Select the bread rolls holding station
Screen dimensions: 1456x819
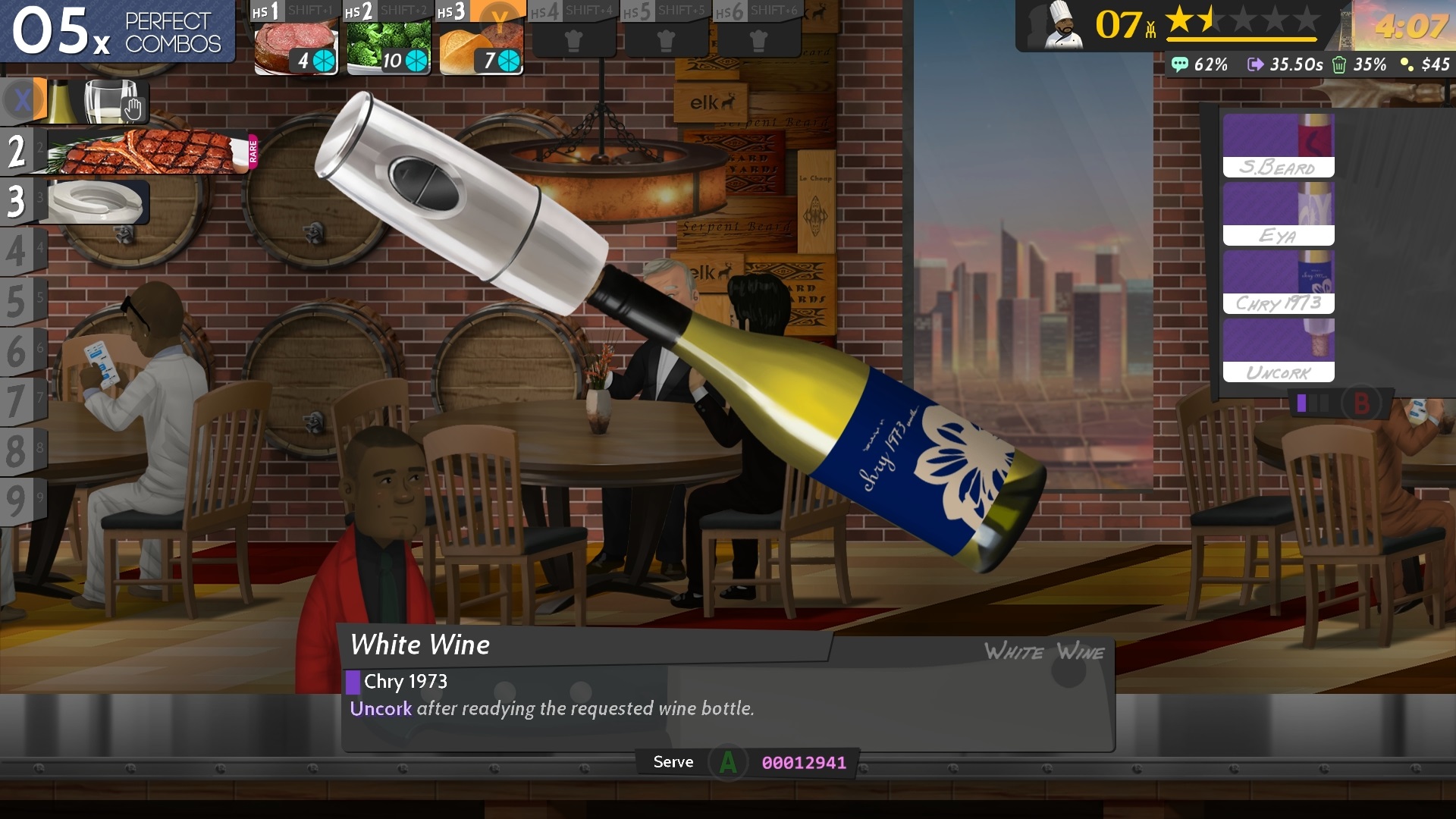click(481, 47)
